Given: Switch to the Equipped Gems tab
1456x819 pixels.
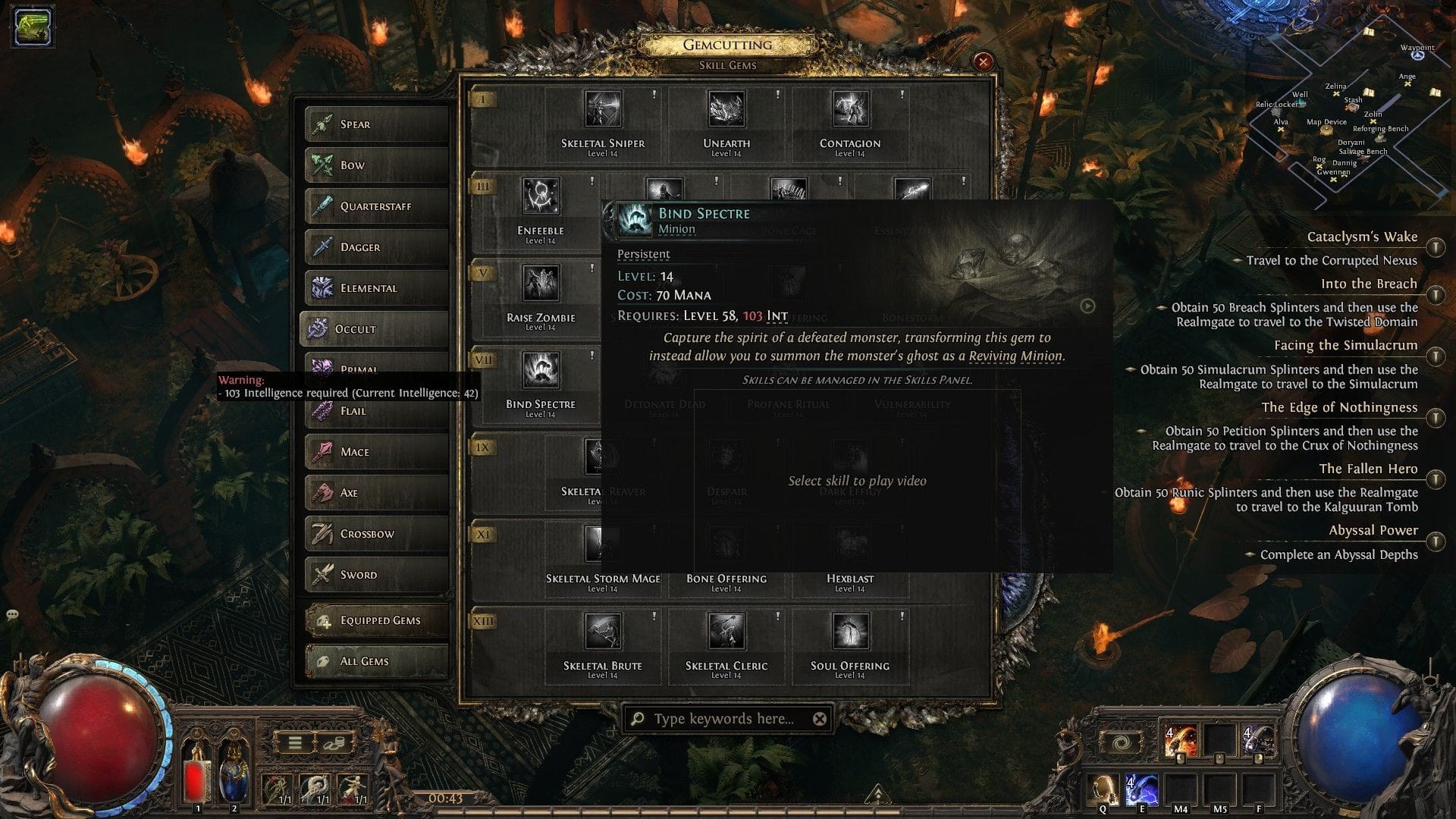Looking at the screenshot, I should 375,620.
